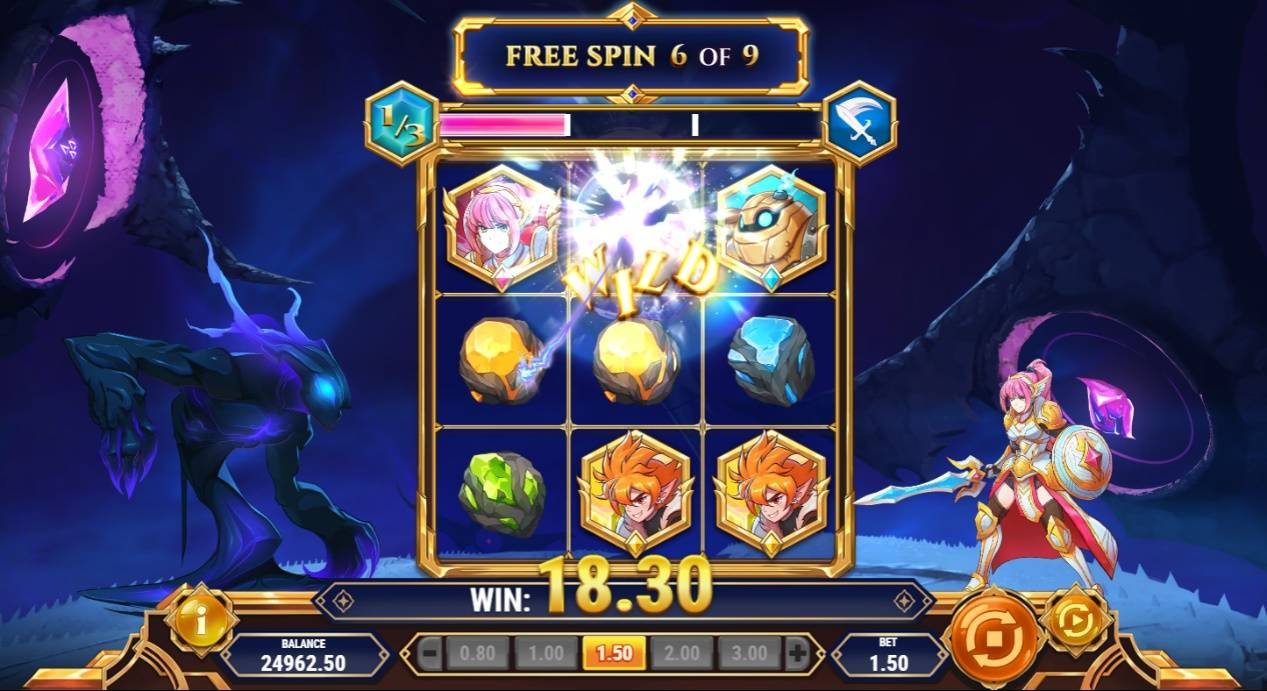Increase bet with the plus button
1267x691 pixels.
pos(797,654)
